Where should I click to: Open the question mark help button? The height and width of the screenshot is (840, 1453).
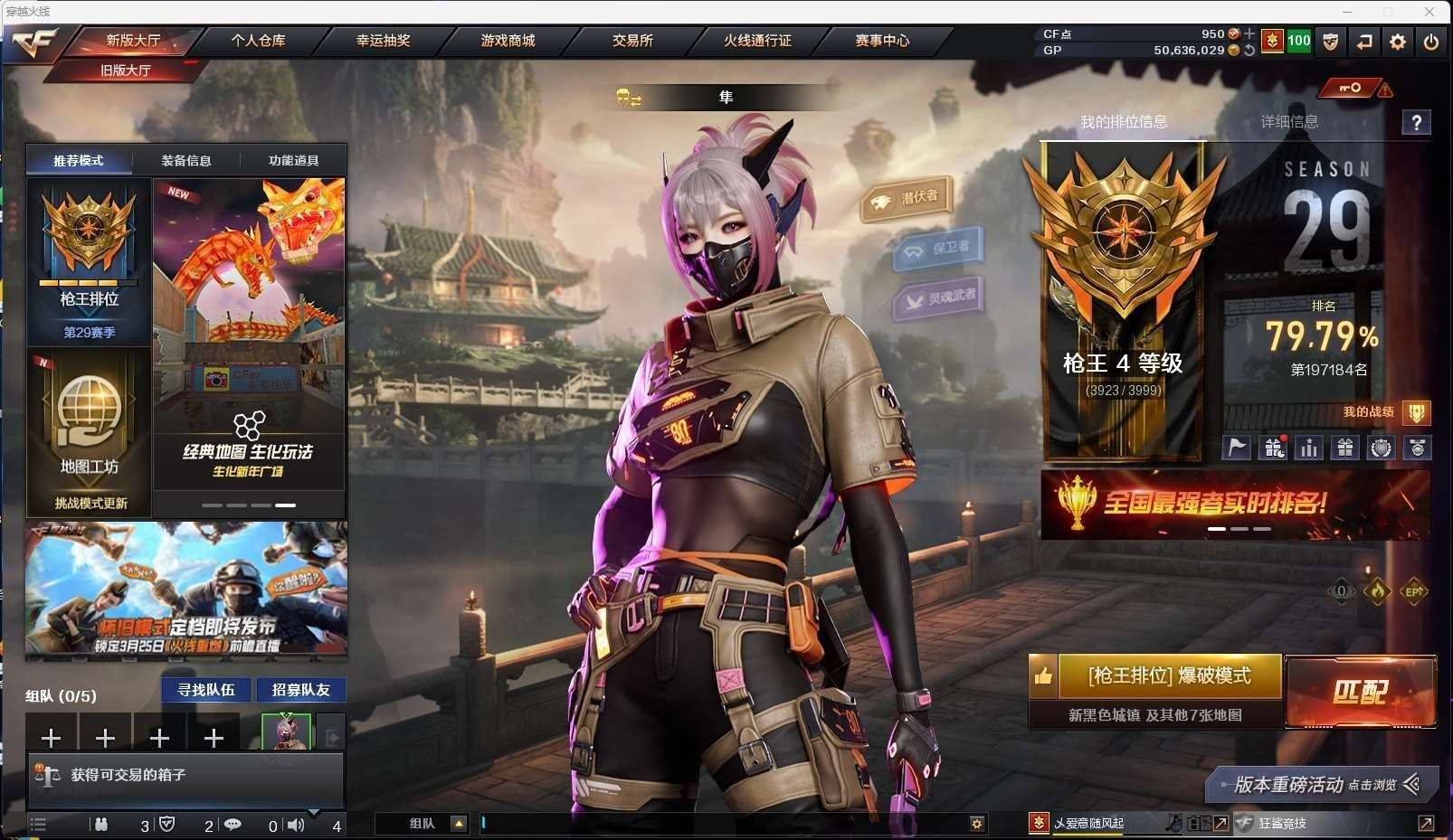pyautogui.click(x=1417, y=122)
